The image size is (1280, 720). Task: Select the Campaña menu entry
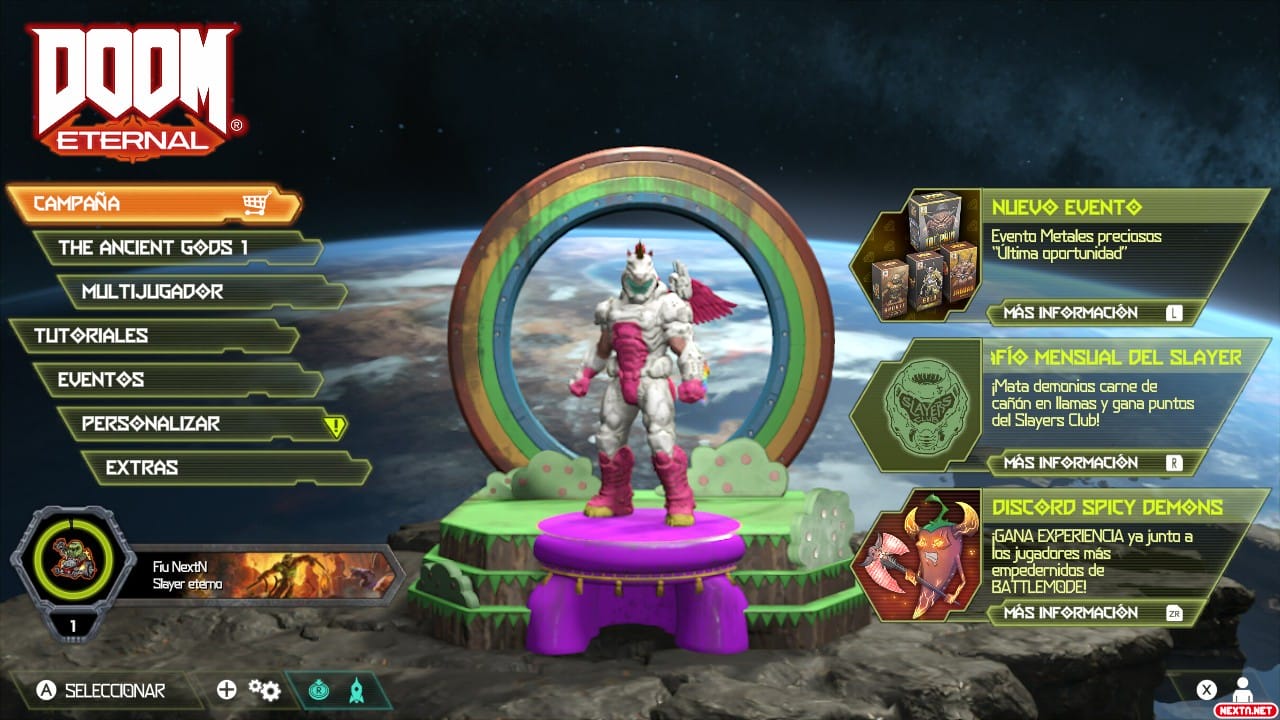click(x=150, y=204)
